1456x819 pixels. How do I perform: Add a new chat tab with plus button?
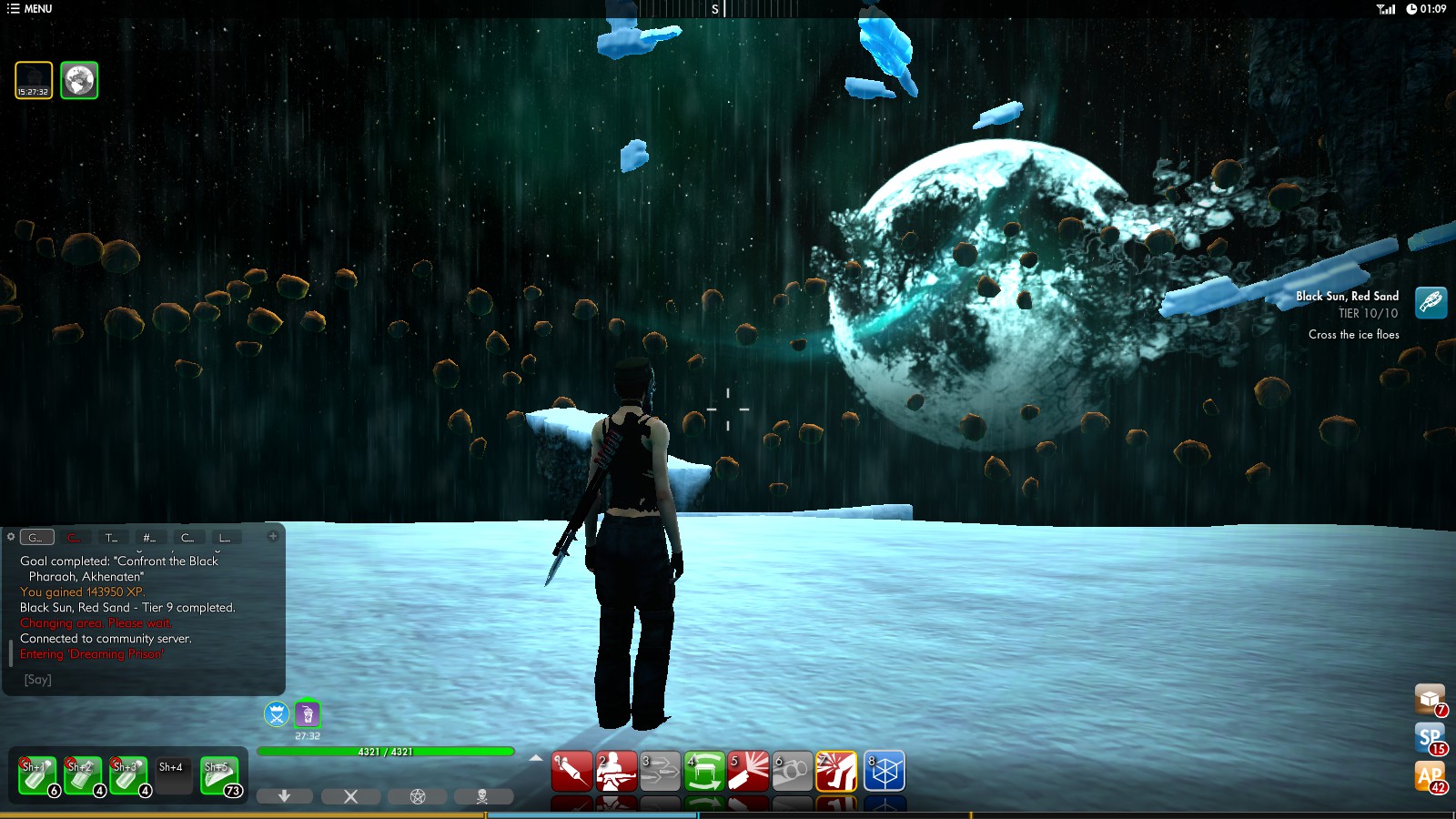click(x=272, y=536)
